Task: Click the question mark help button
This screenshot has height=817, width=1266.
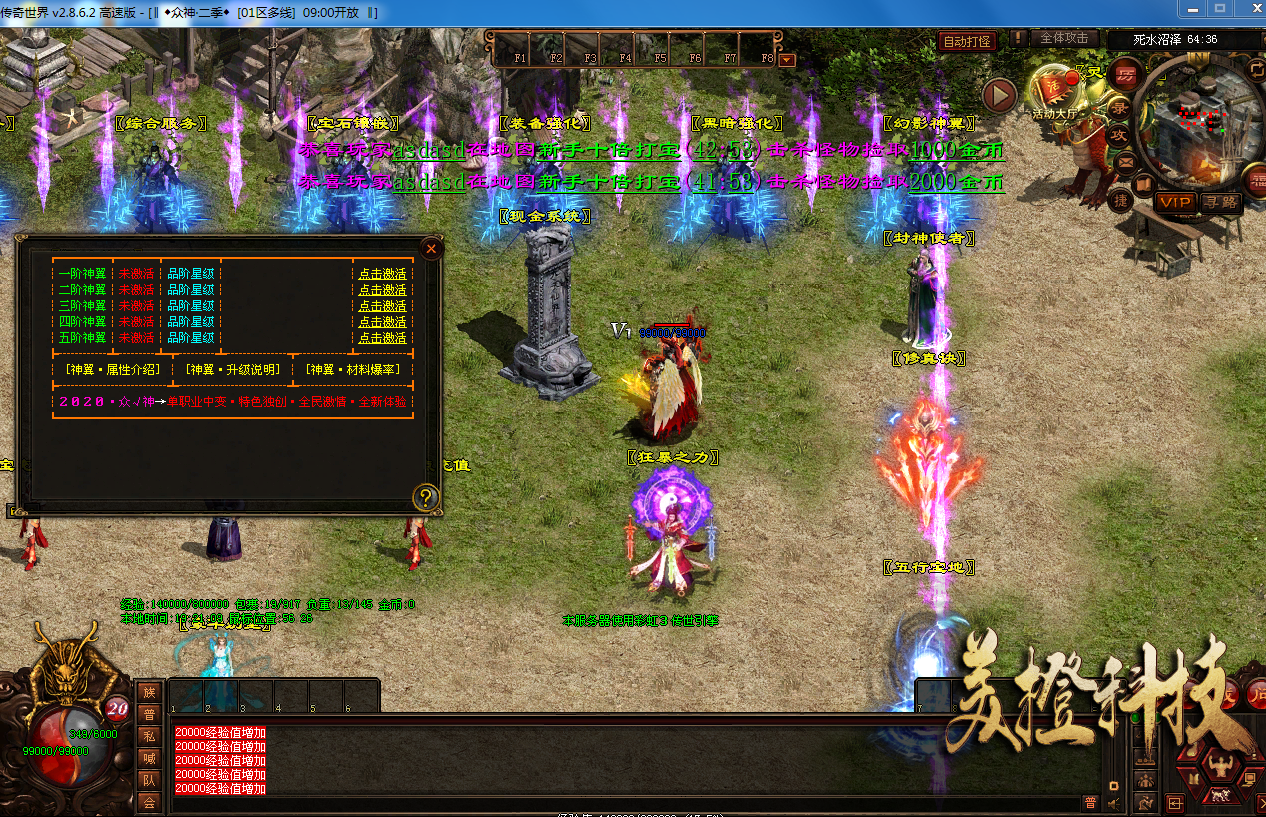Action: tap(426, 497)
